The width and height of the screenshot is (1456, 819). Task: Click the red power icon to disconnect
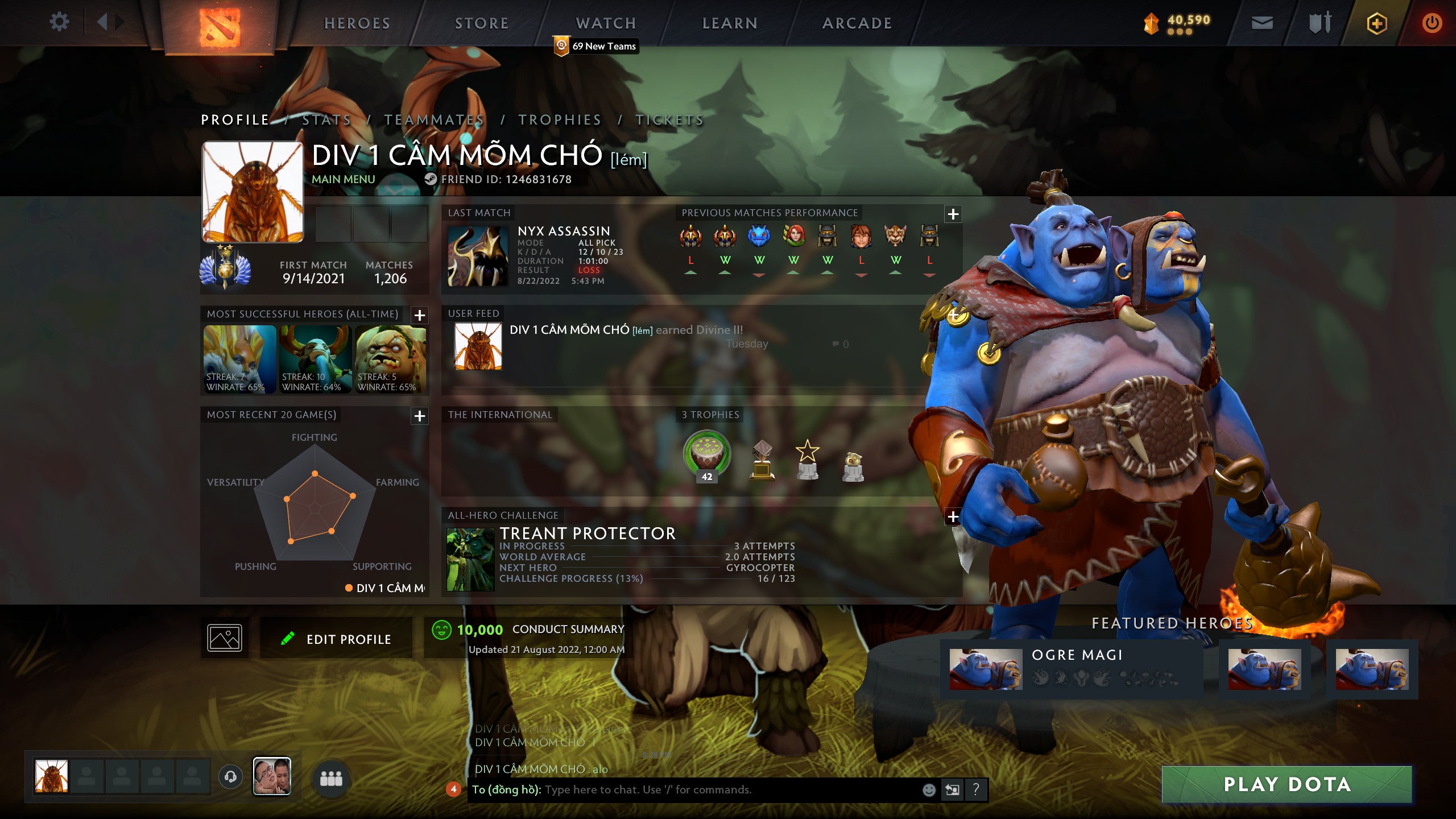coord(1434,24)
